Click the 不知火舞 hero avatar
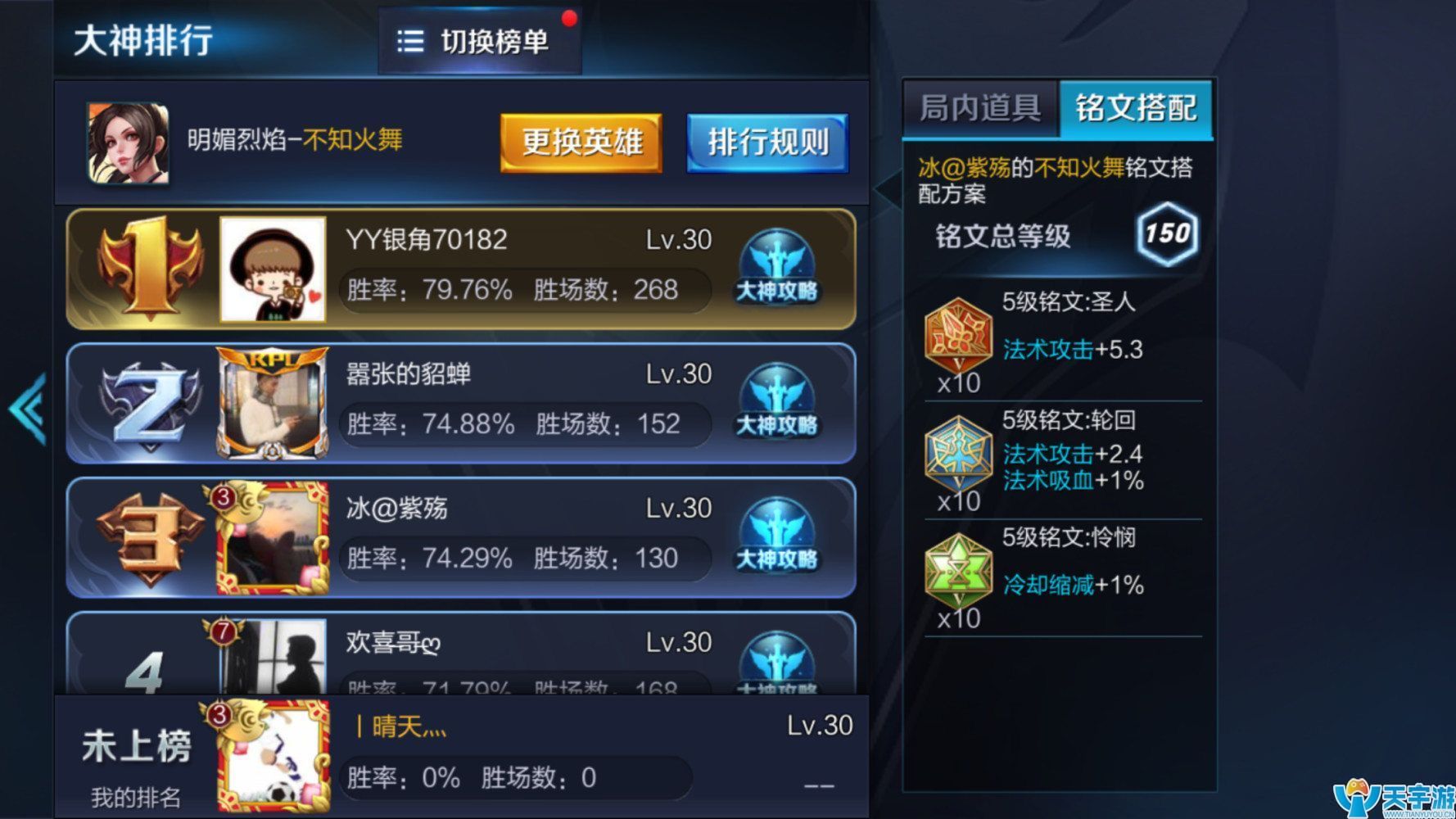This screenshot has width=1456, height=819. click(x=127, y=142)
